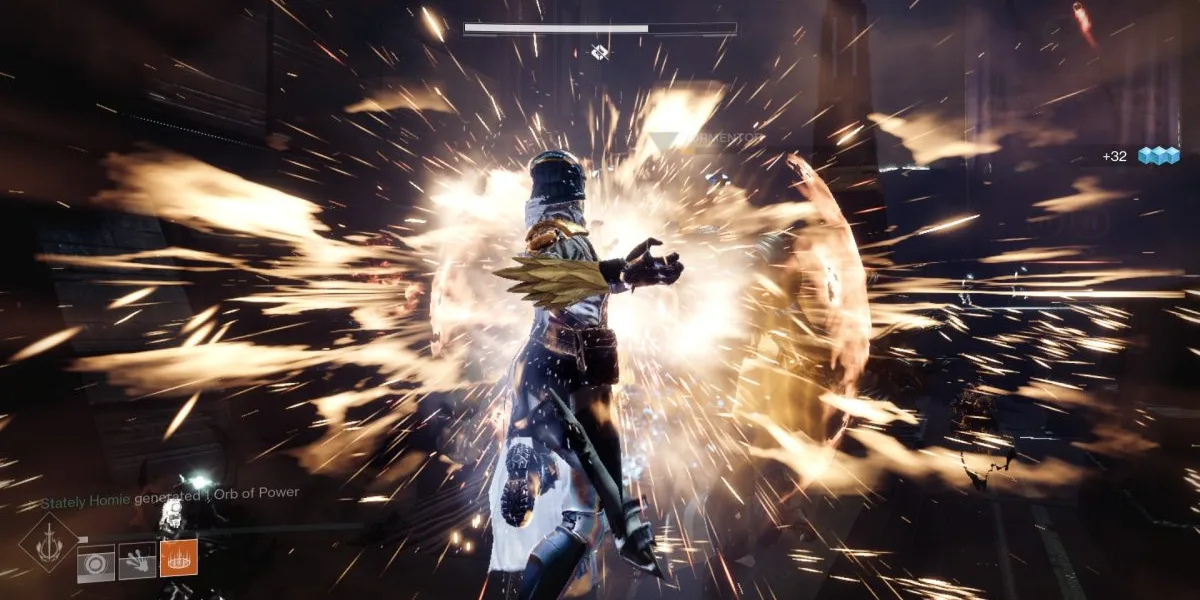Trigger the orange class ability icon
The image size is (1200, 600).
click(x=178, y=558)
